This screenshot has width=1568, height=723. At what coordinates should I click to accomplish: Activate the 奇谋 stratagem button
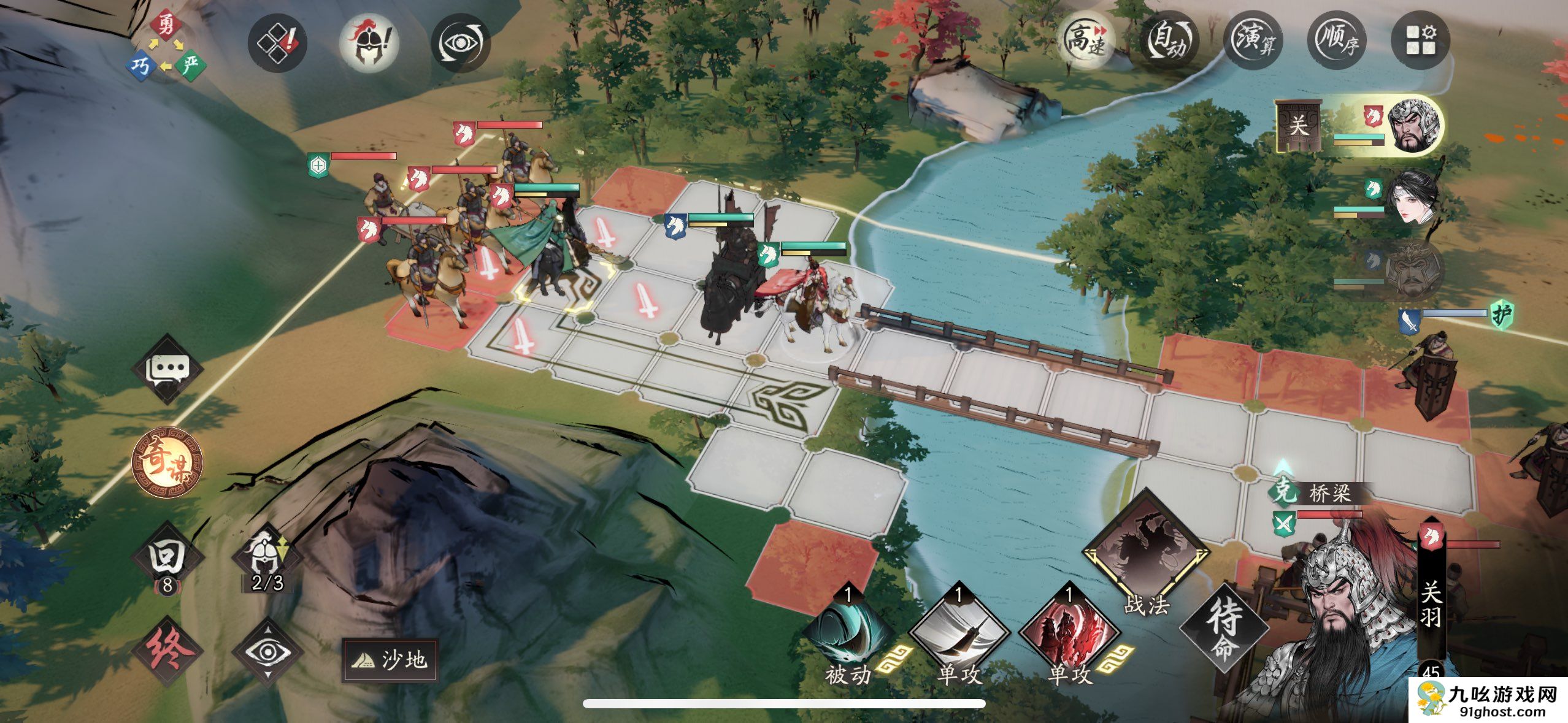(167, 462)
